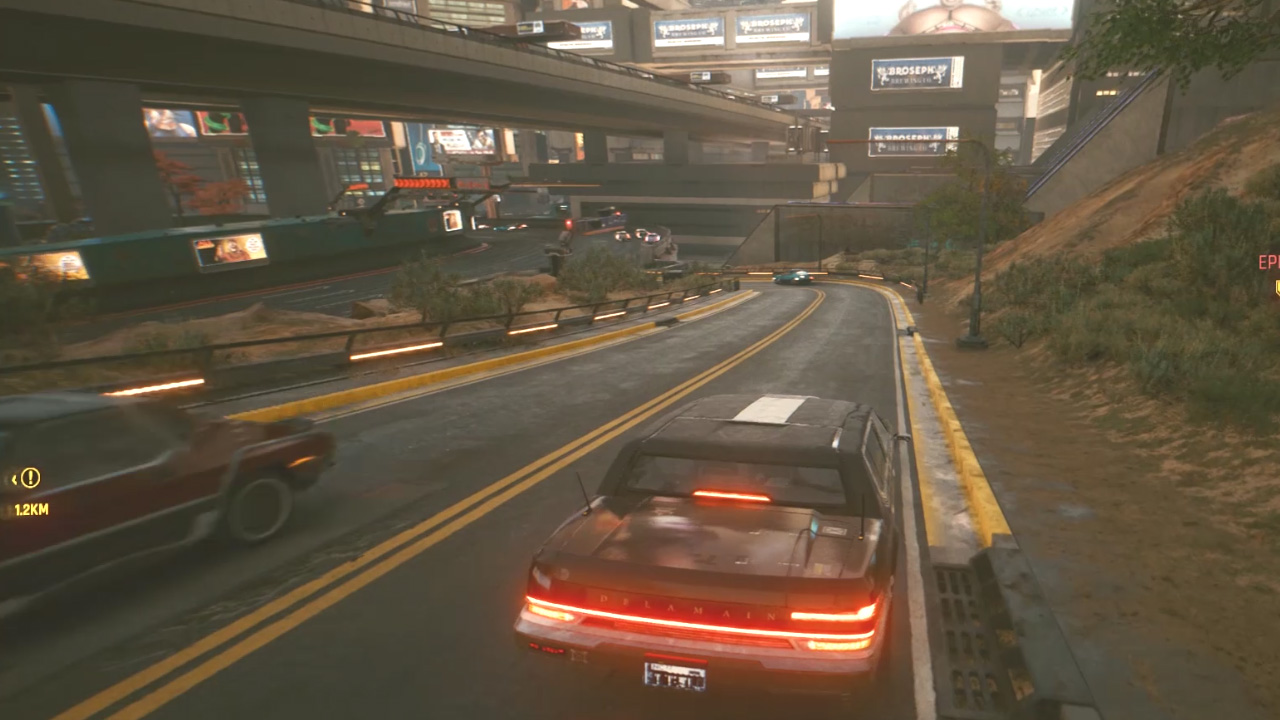Click the yellow exclamation quest marker
The height and width of the screenshot is (720, 1280).
click(30, 478)
